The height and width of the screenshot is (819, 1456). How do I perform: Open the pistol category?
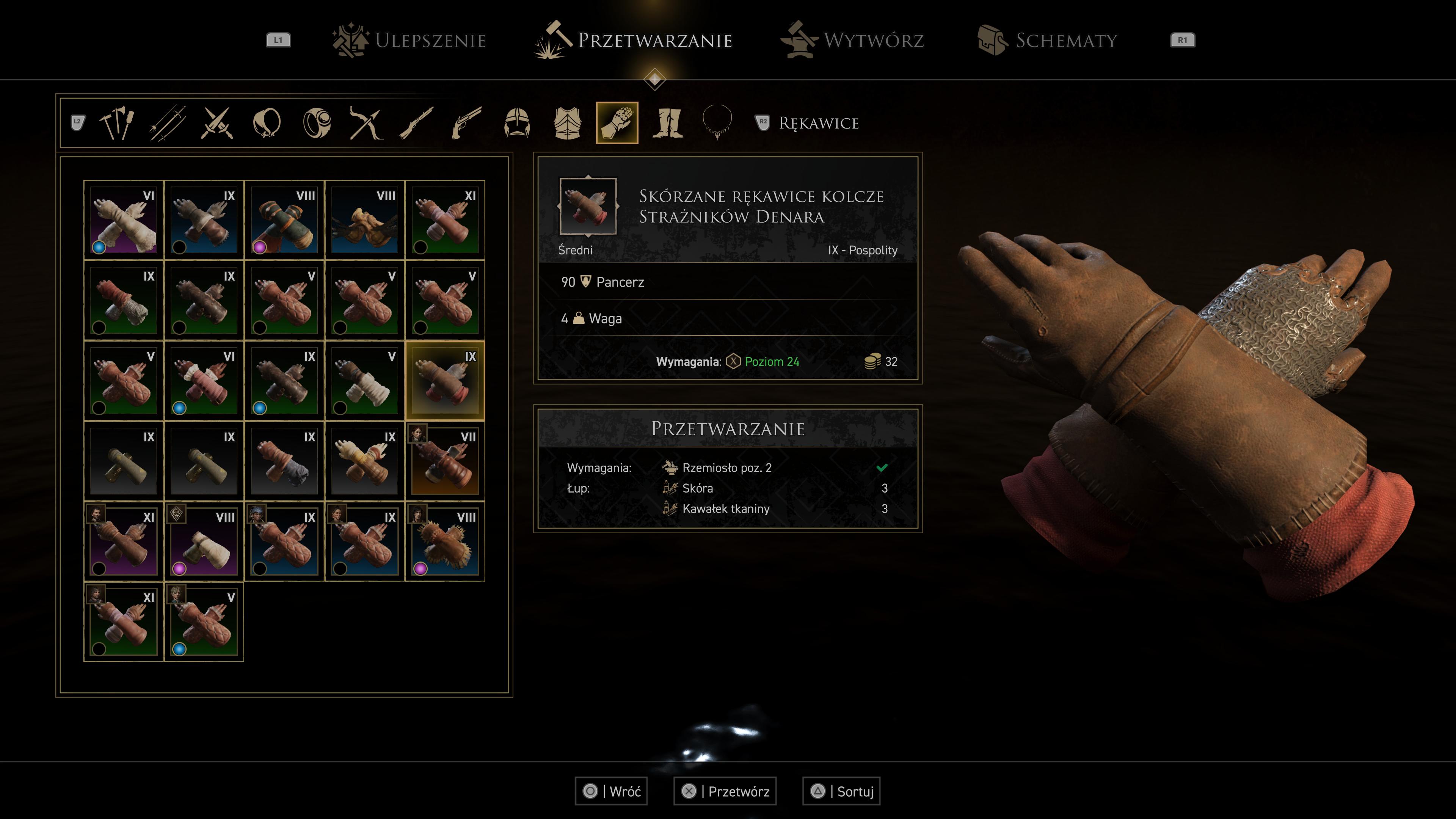click(467, 122)
